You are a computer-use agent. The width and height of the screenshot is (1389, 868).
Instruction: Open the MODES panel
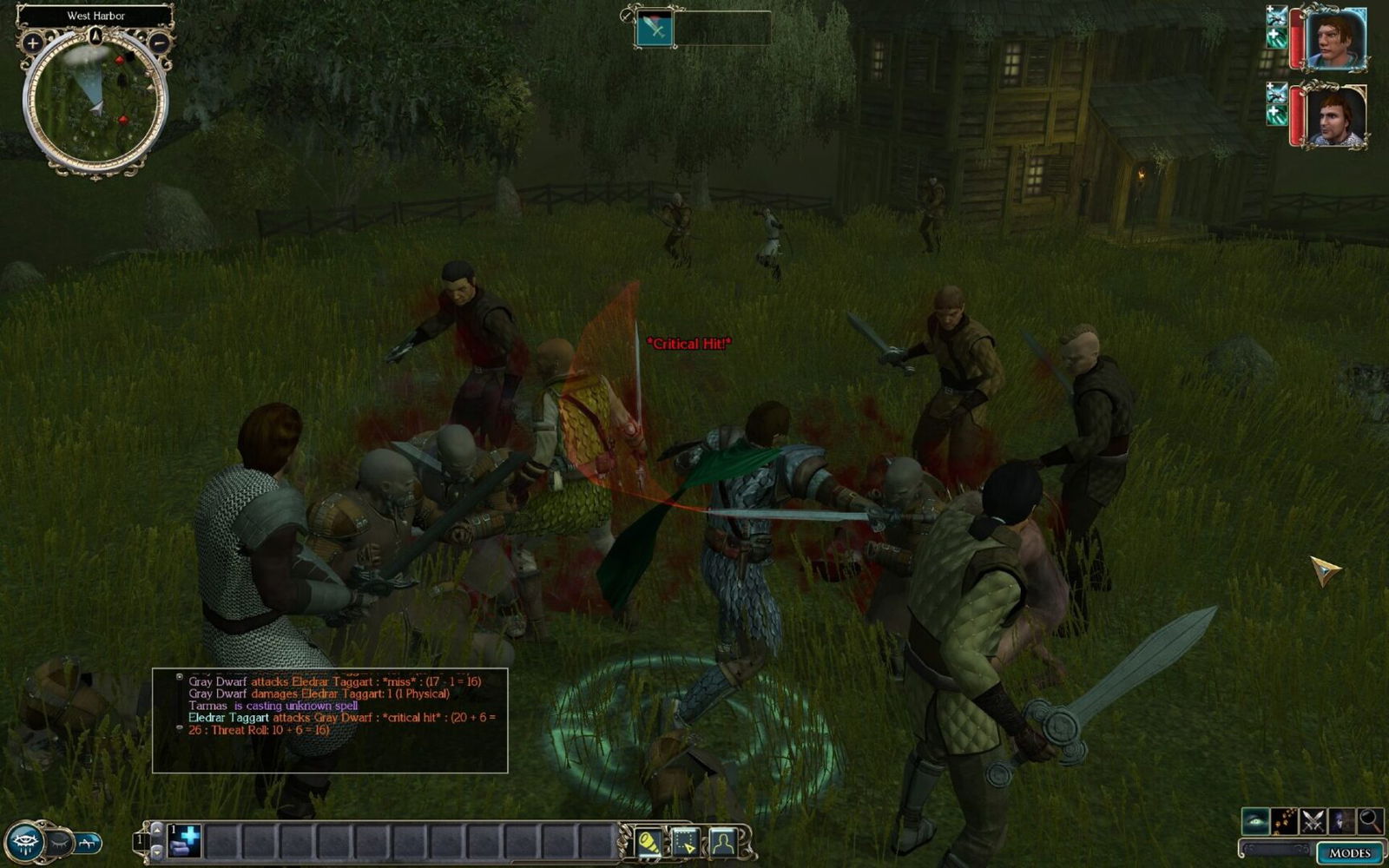click(1349, 852)
